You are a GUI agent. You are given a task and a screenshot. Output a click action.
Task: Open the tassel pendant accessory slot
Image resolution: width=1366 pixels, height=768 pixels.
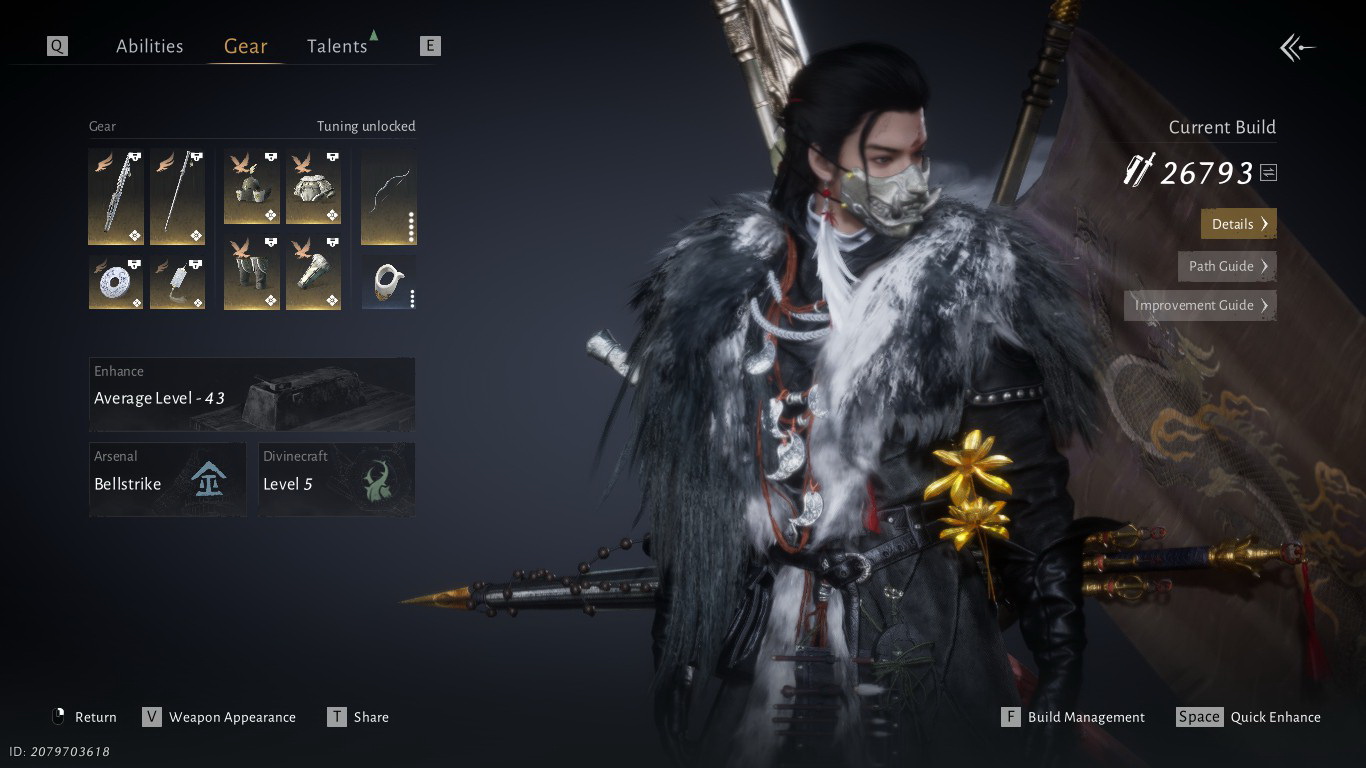pyautogui.click(x=177, y=283)
